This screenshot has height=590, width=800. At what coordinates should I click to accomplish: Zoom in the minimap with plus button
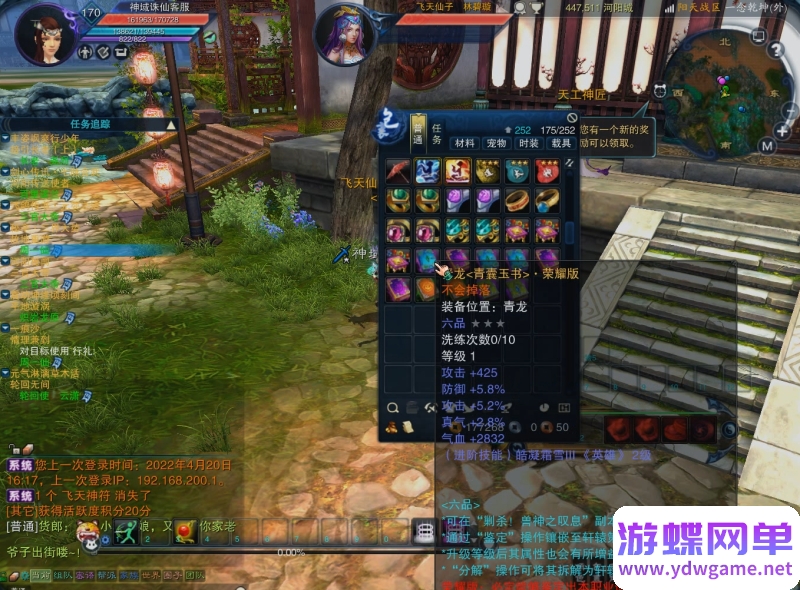[x=783, y=129]
